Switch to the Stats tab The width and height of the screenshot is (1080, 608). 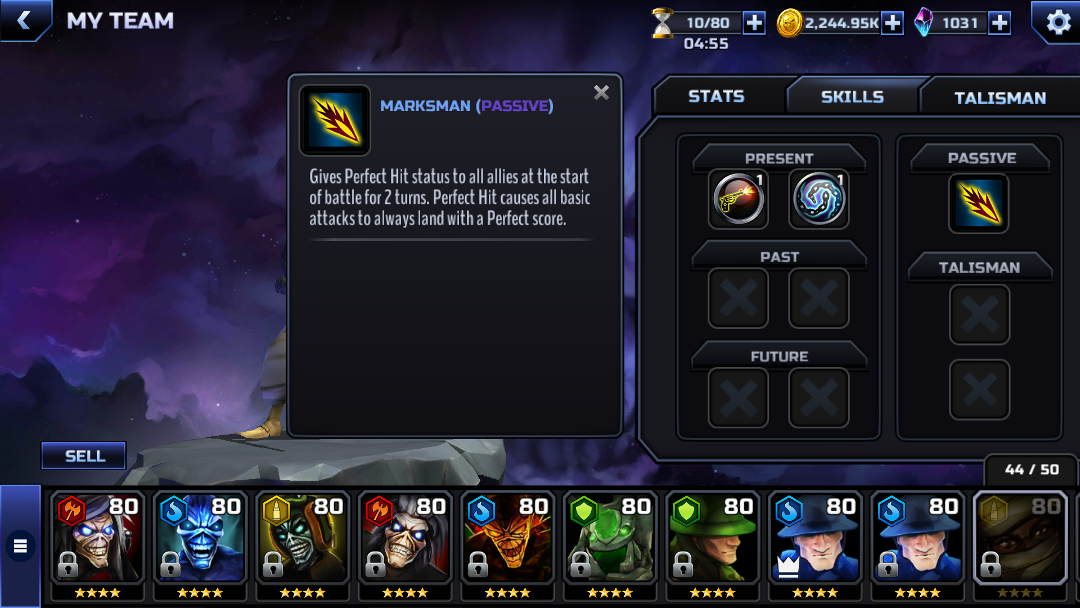tap(716, 96)
